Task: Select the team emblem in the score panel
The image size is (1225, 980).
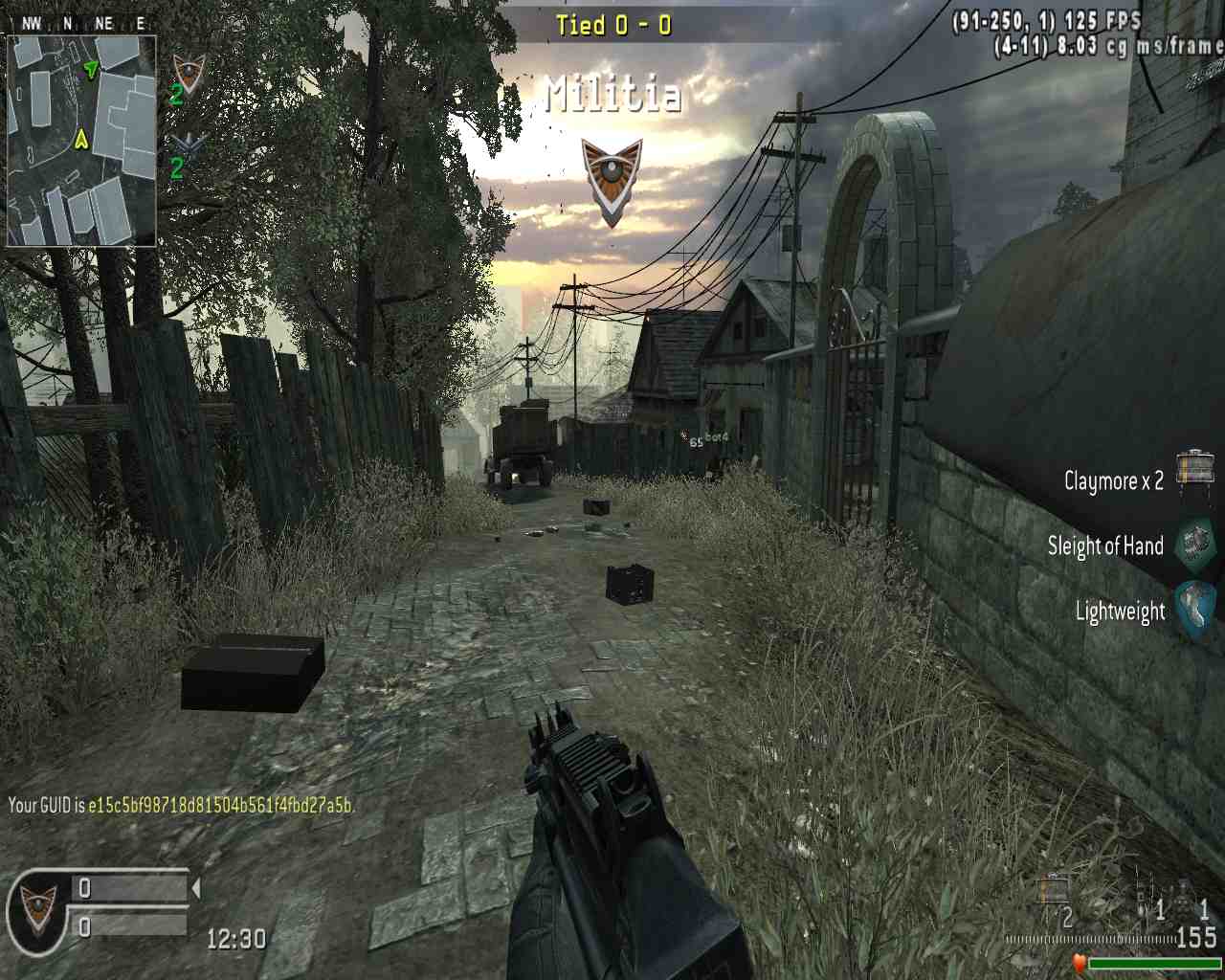Action: pos(38,904)
